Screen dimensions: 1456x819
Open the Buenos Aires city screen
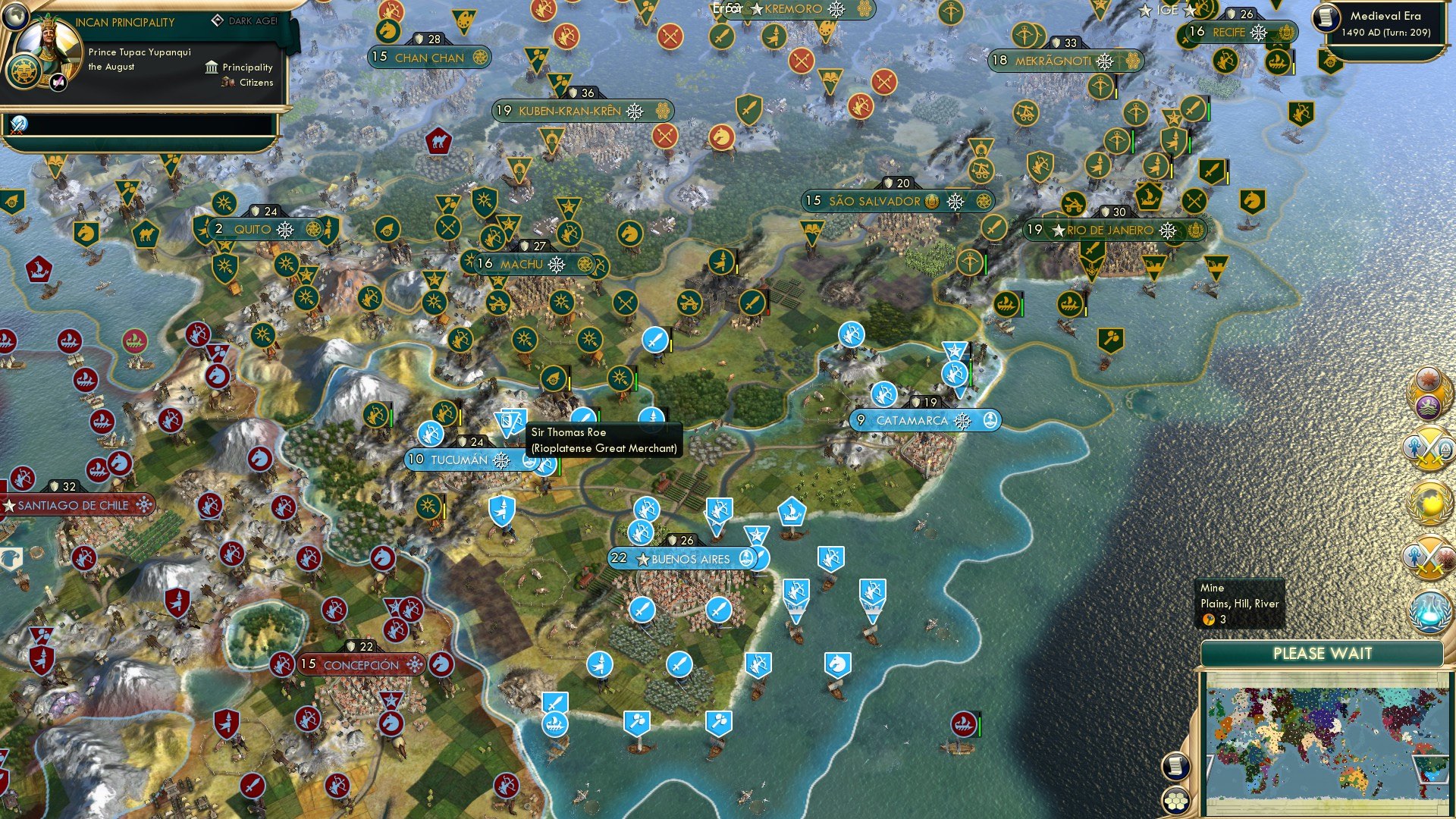tap(680, 557)
